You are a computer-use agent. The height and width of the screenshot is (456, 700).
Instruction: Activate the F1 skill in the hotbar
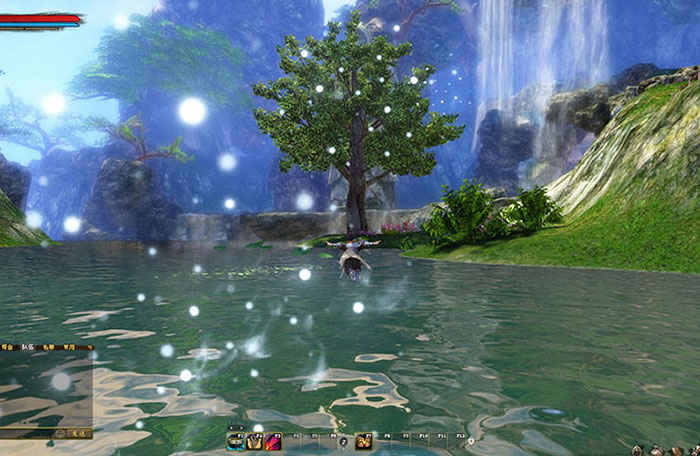[x=235, y=441]
